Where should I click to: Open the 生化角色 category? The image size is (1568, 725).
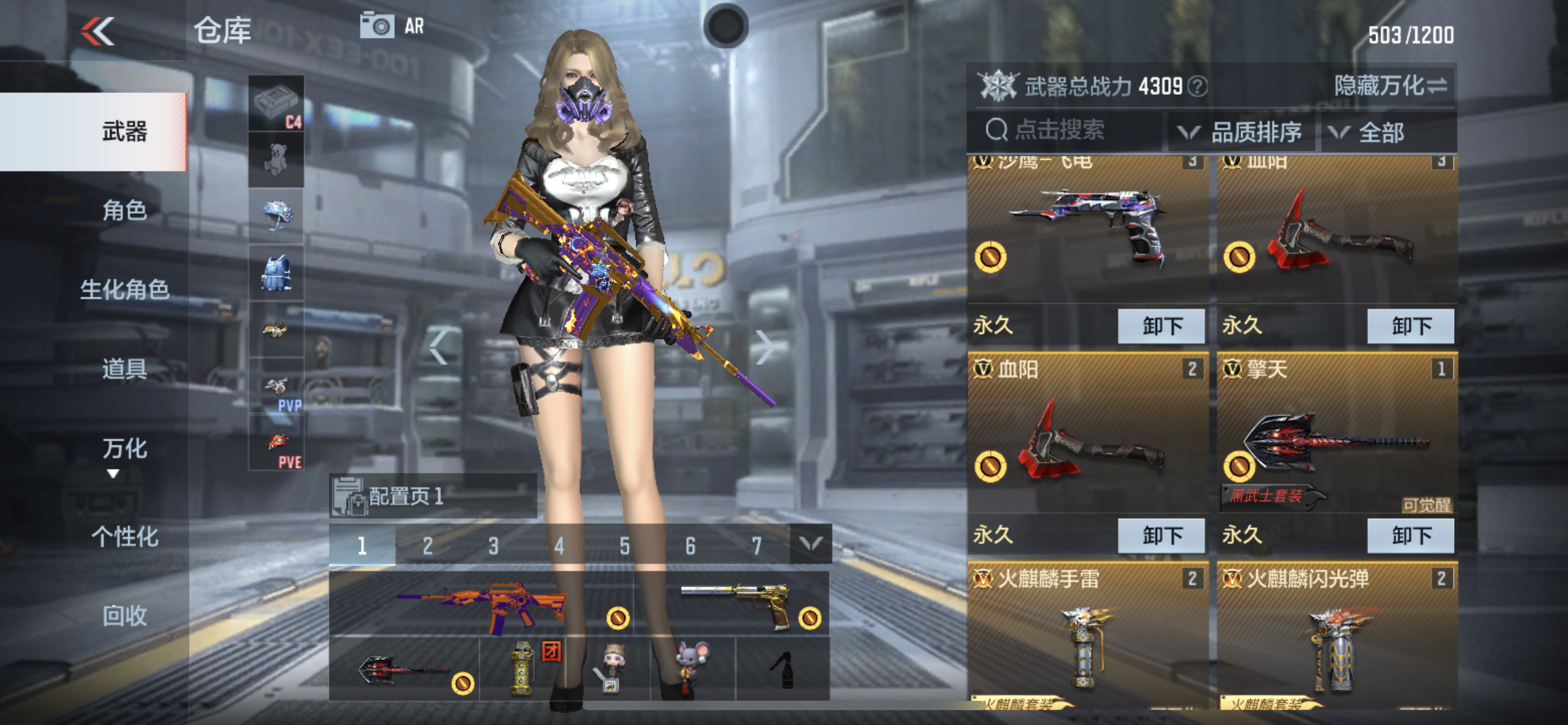[x=124, y=289]
